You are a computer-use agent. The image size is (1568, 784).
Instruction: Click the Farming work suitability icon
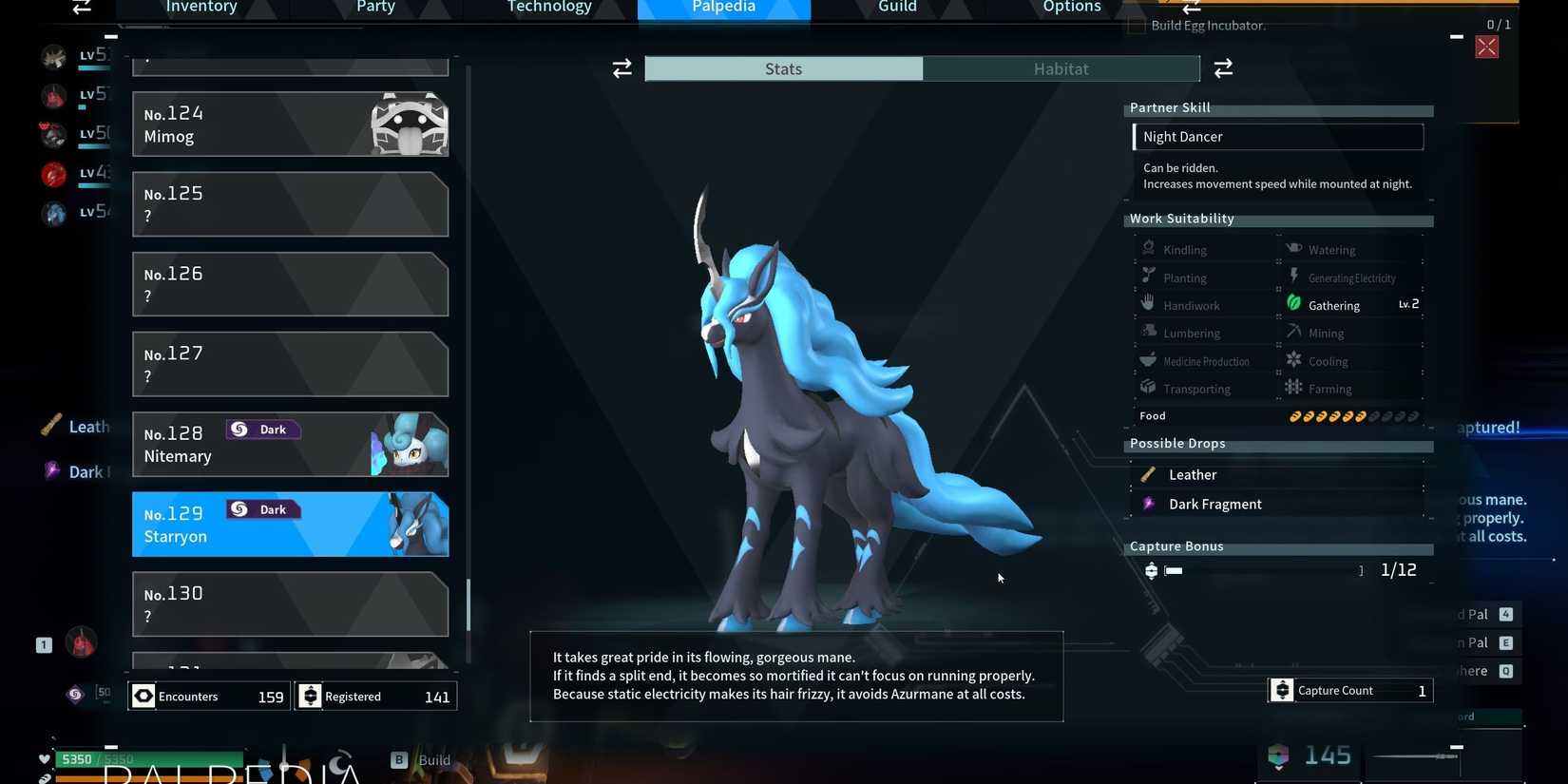(1293, 388)
